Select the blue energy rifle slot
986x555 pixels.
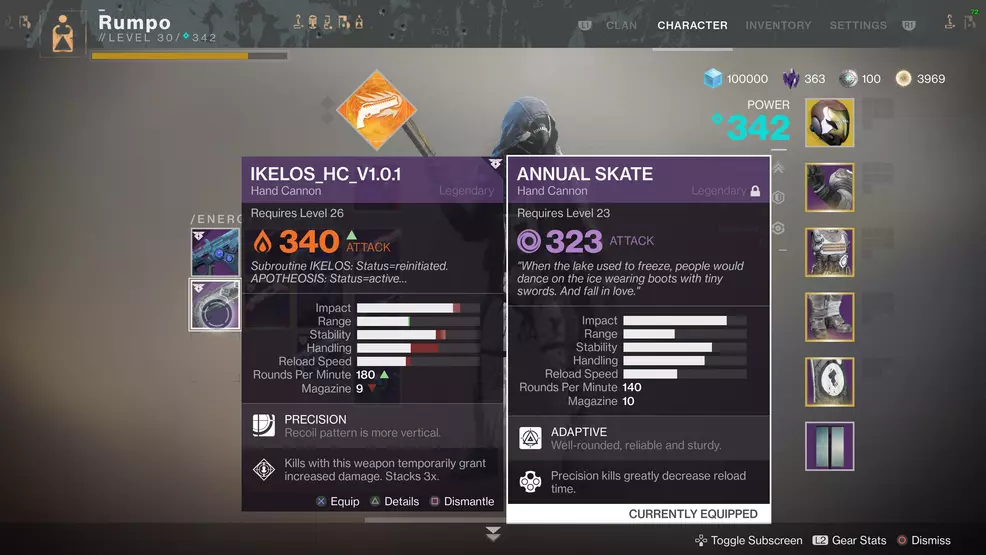pos(215,252)
